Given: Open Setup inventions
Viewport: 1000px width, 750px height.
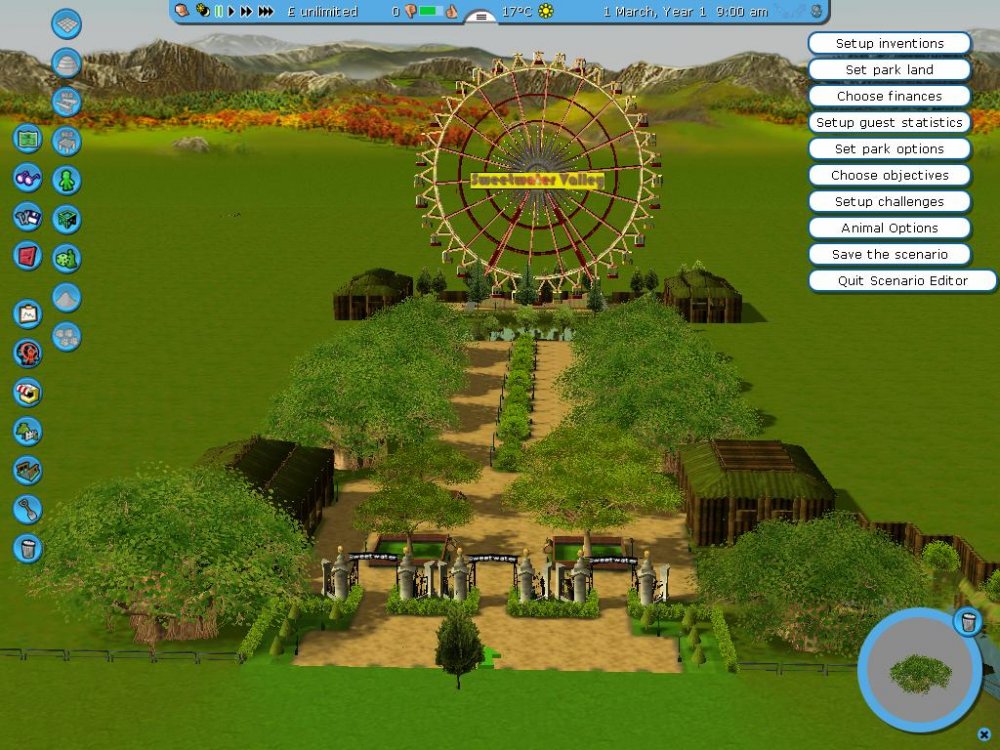Looking at the screenshot, I should click(x=889, y=44).
